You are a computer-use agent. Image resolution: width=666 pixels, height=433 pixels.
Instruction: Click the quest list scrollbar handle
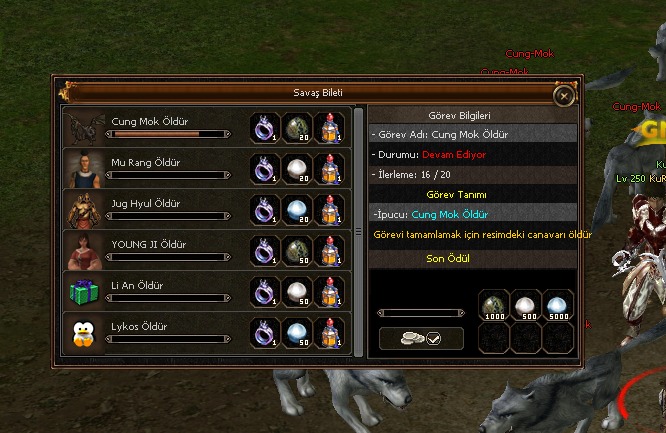coord(359,231)
